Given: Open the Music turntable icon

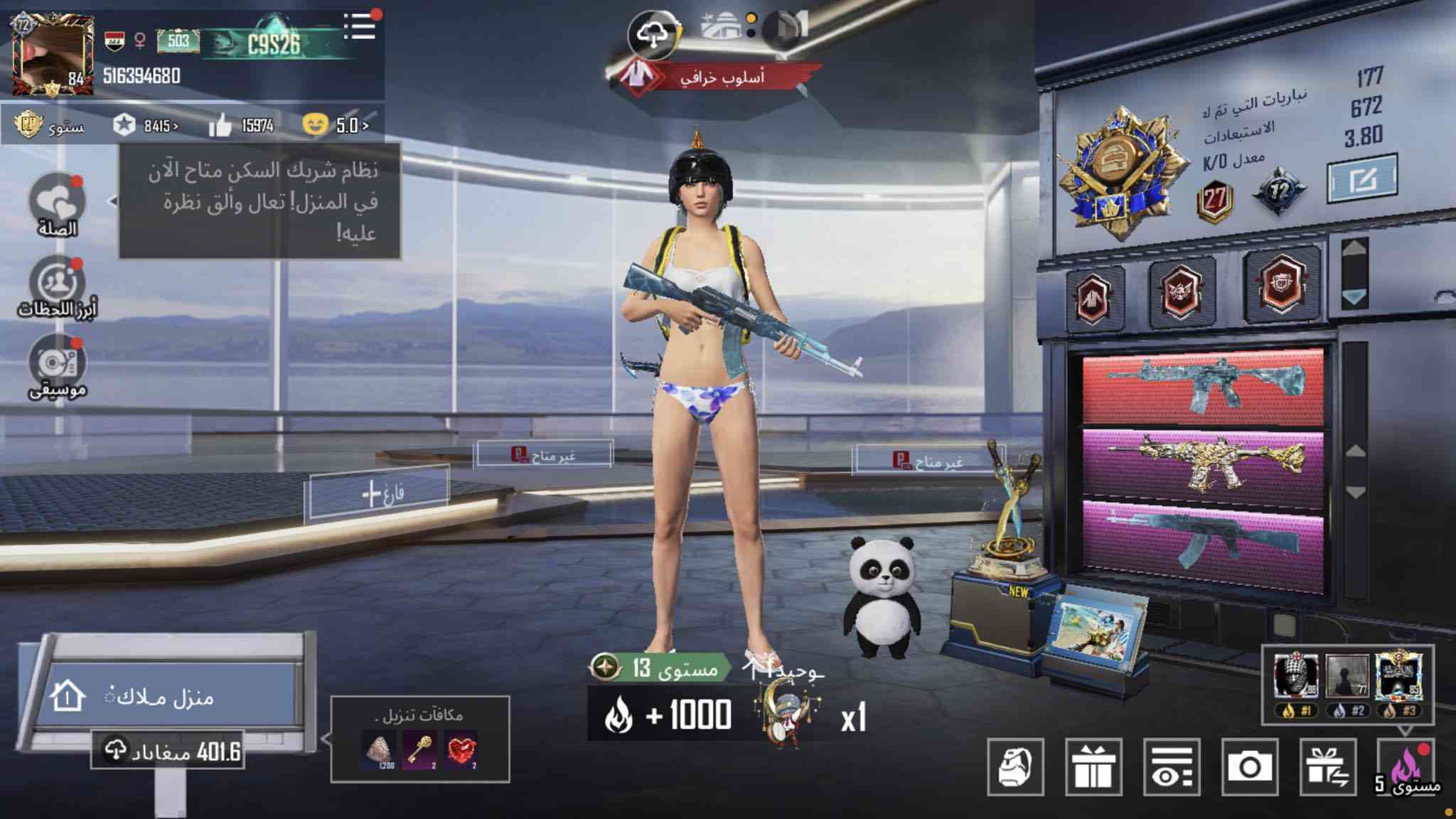Looking at the screenshot, I should [x=57, y=364].
